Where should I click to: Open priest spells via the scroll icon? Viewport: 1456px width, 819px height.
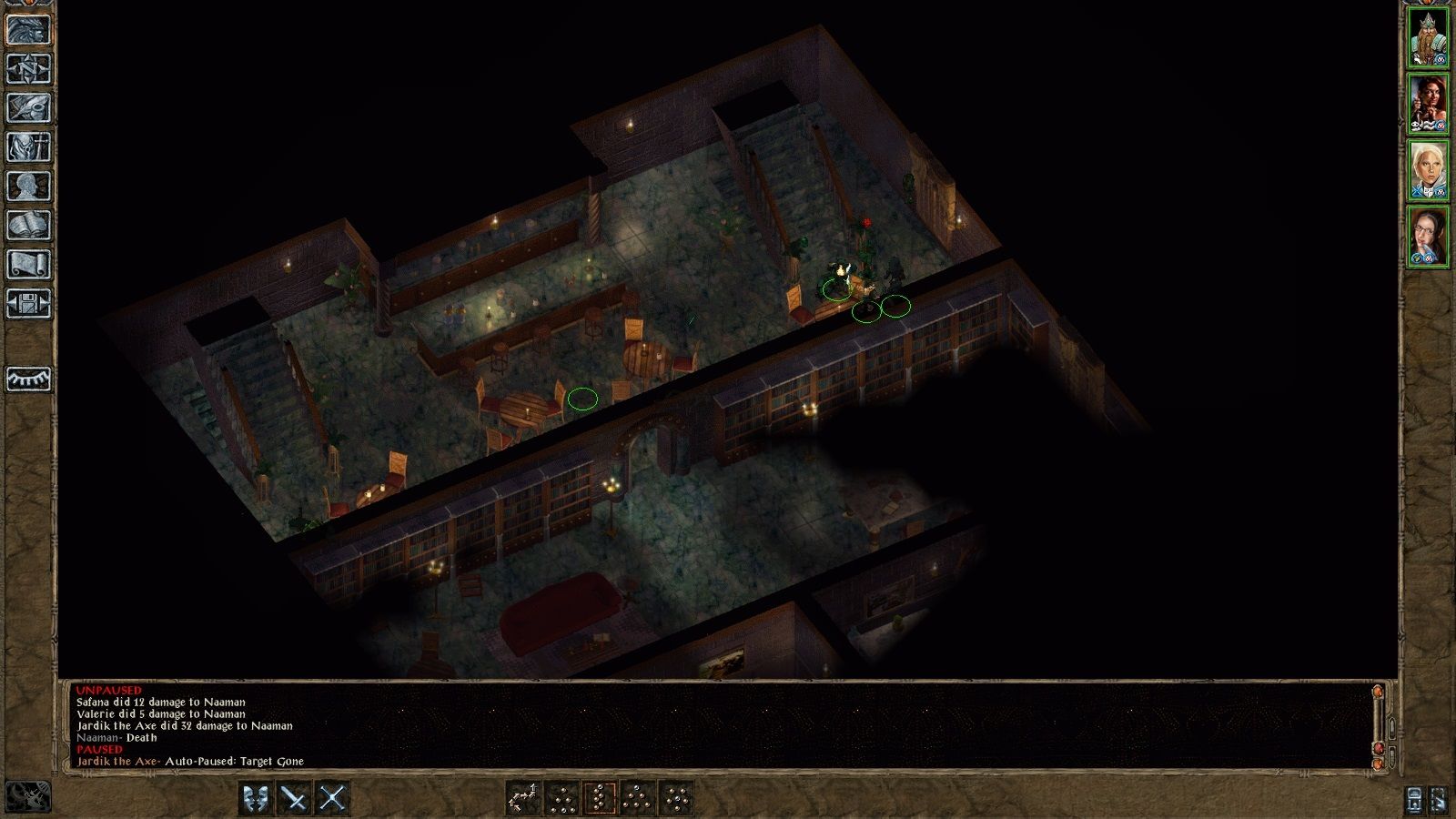coord(27,261)
